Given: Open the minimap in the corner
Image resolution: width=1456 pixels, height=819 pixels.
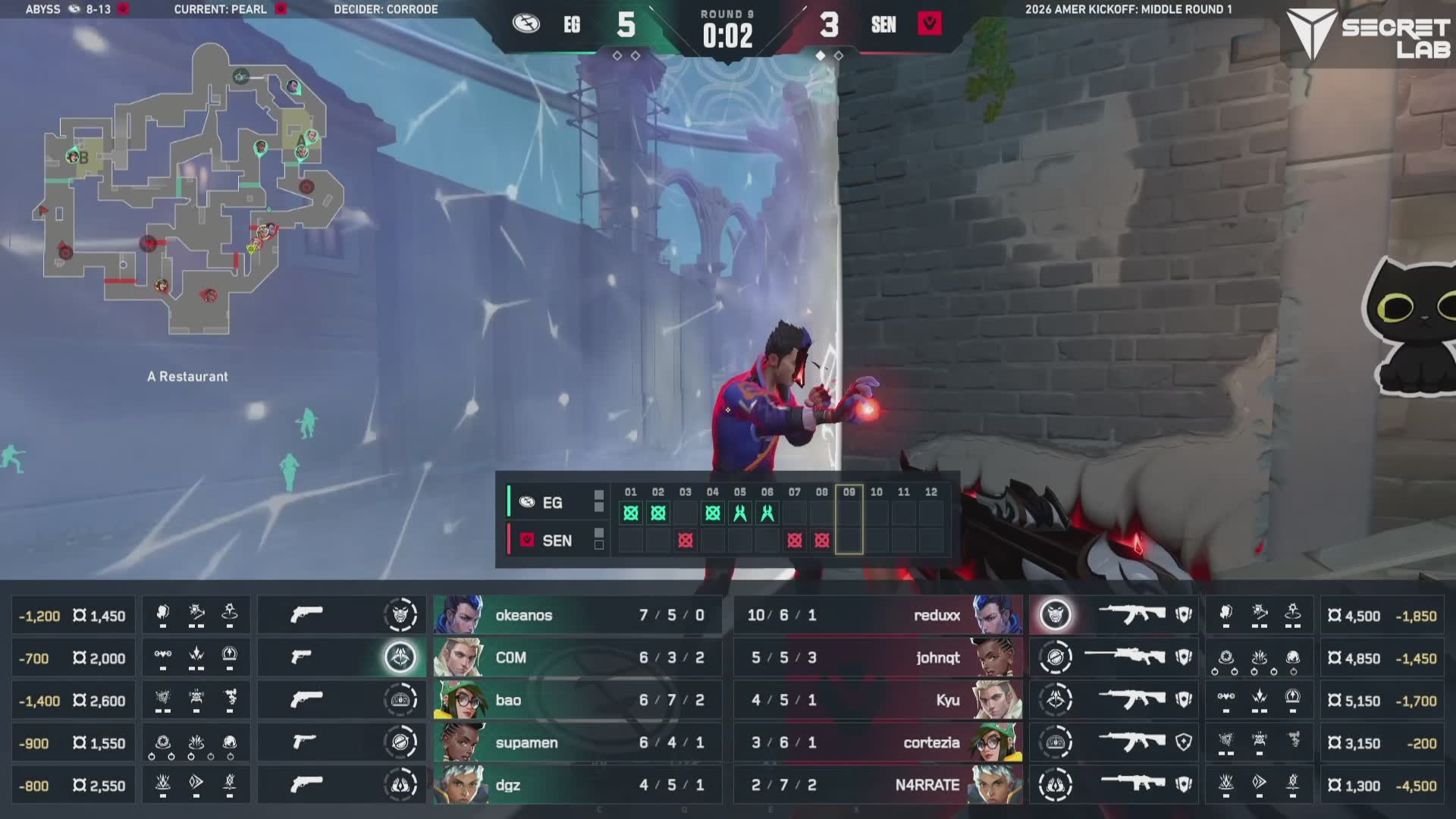Looking at the screenshot, I should (190, 190).
